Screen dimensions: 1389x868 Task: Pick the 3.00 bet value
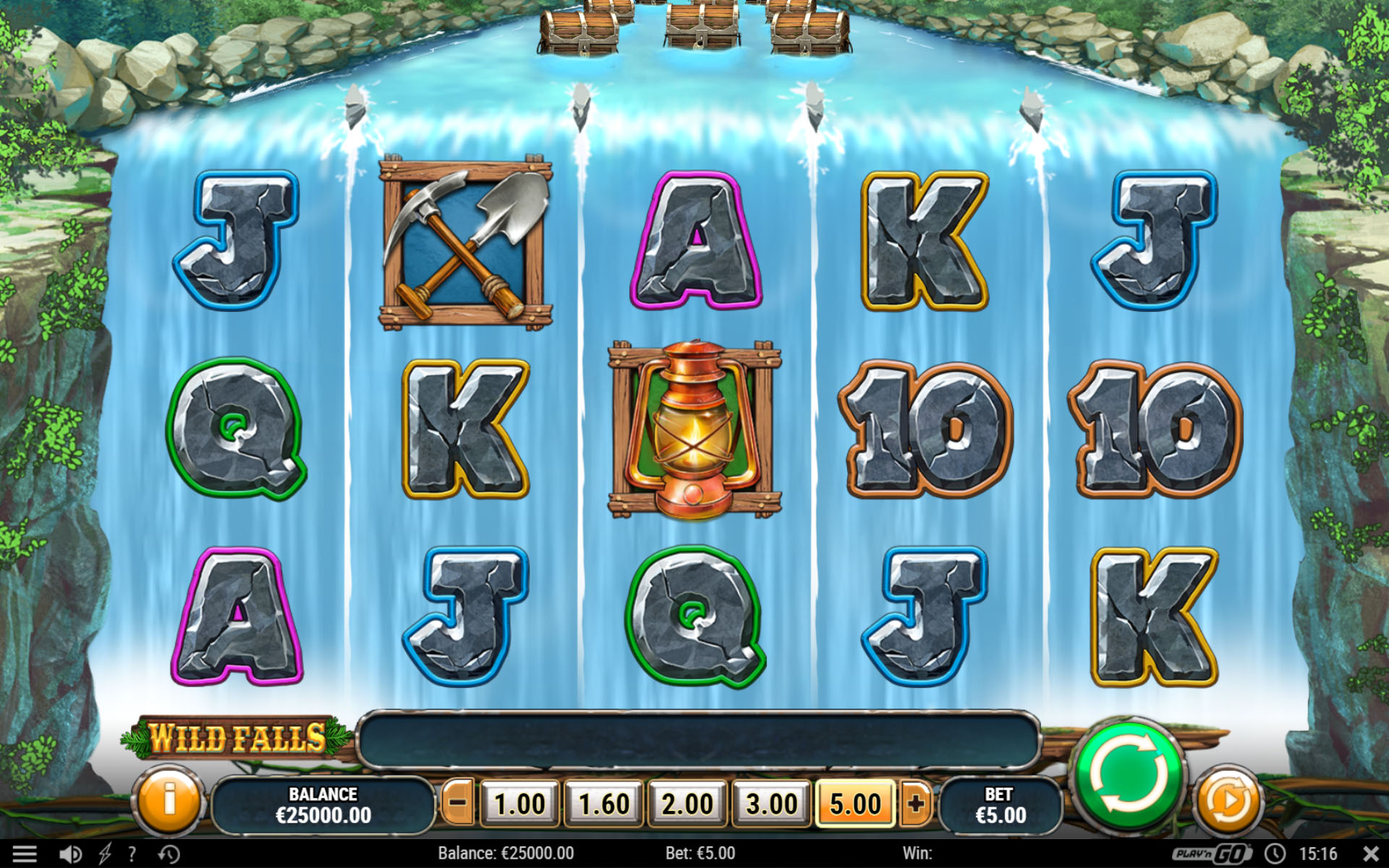(771, 804)
